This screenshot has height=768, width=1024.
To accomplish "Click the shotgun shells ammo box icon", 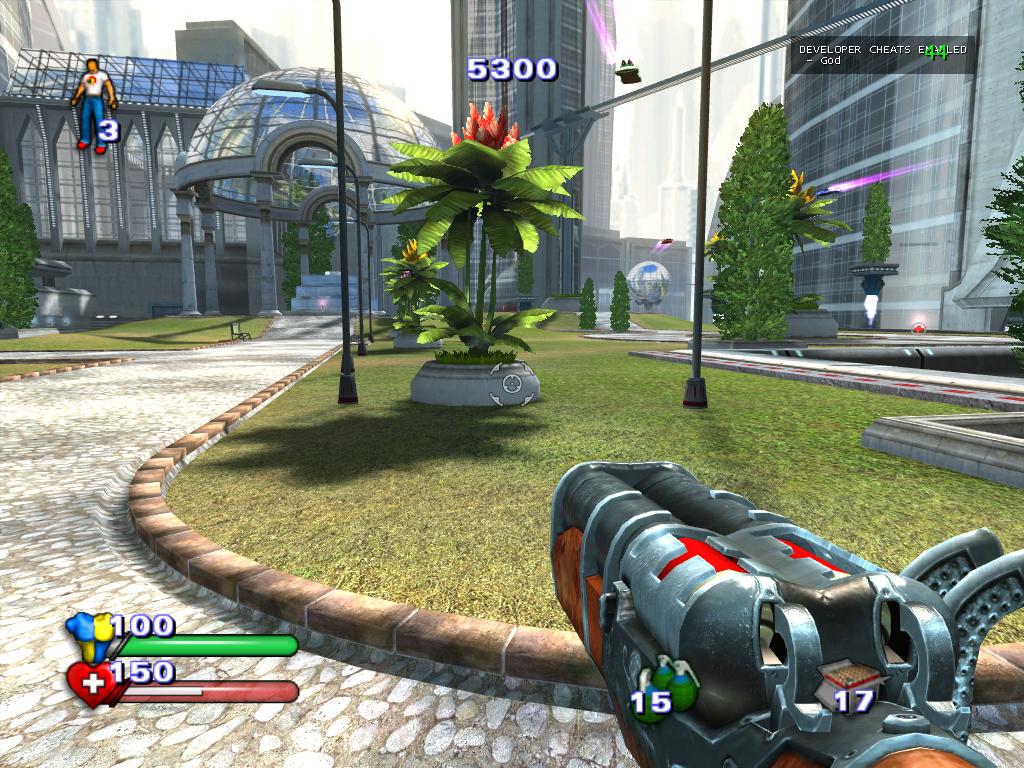I will [x=850, y=676].
